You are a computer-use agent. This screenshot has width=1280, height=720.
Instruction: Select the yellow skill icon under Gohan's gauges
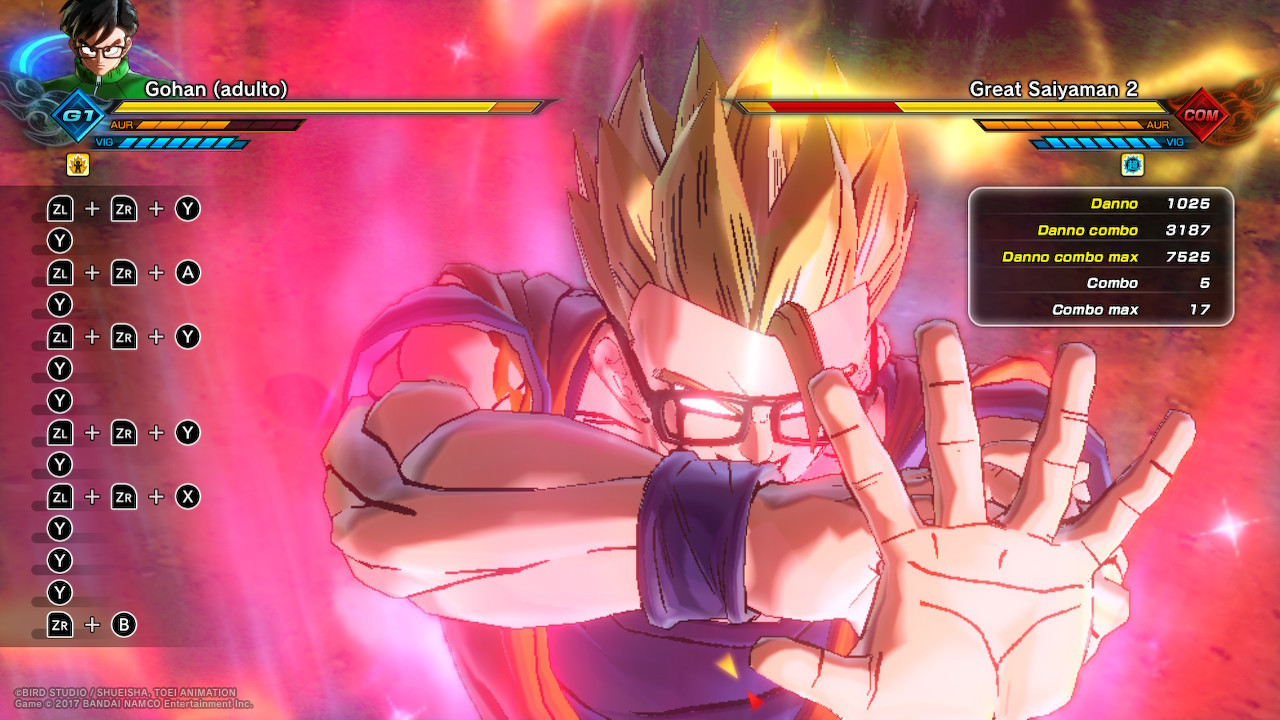(x=78, y=165)
